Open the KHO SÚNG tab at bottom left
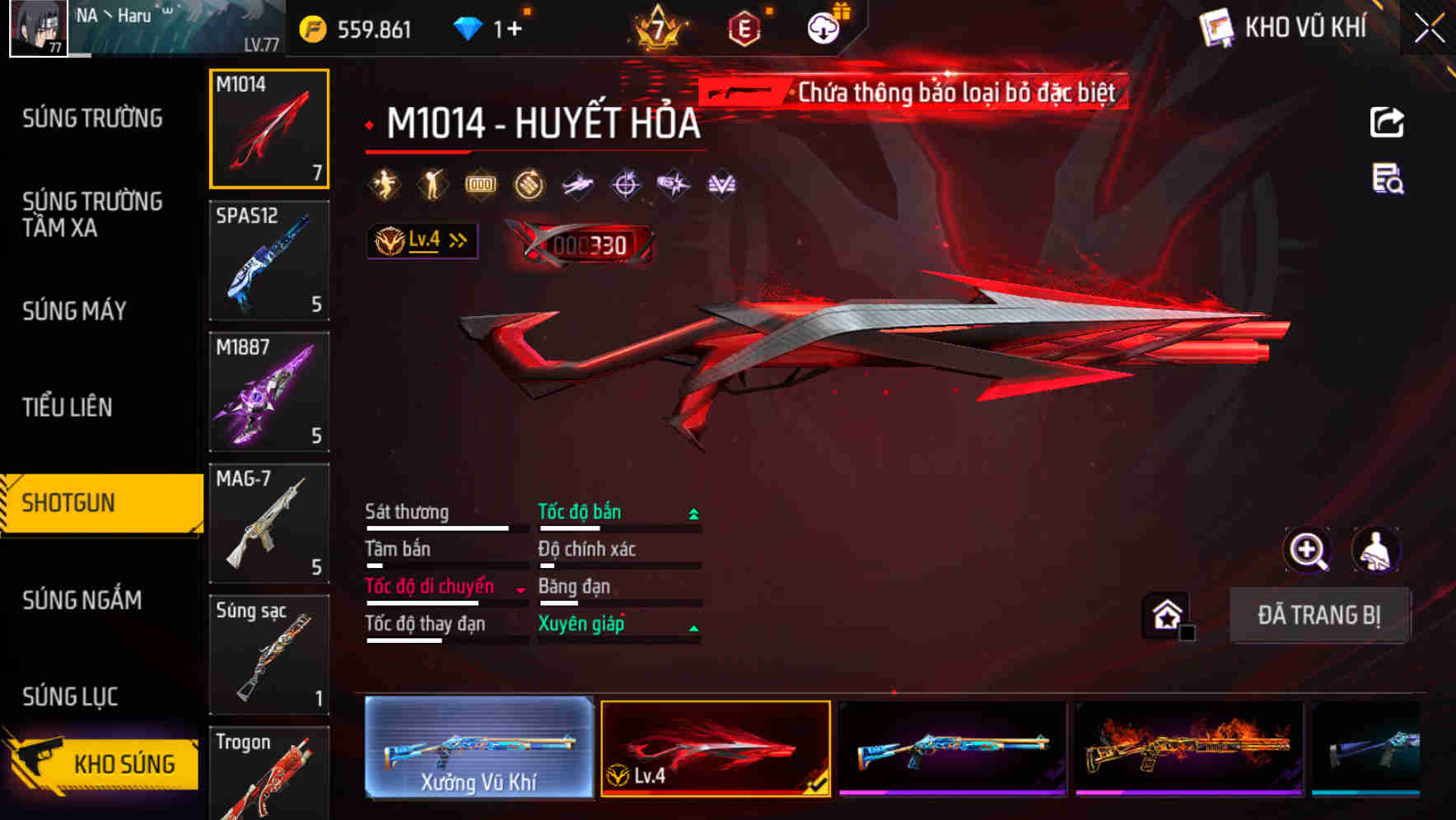 107,763
